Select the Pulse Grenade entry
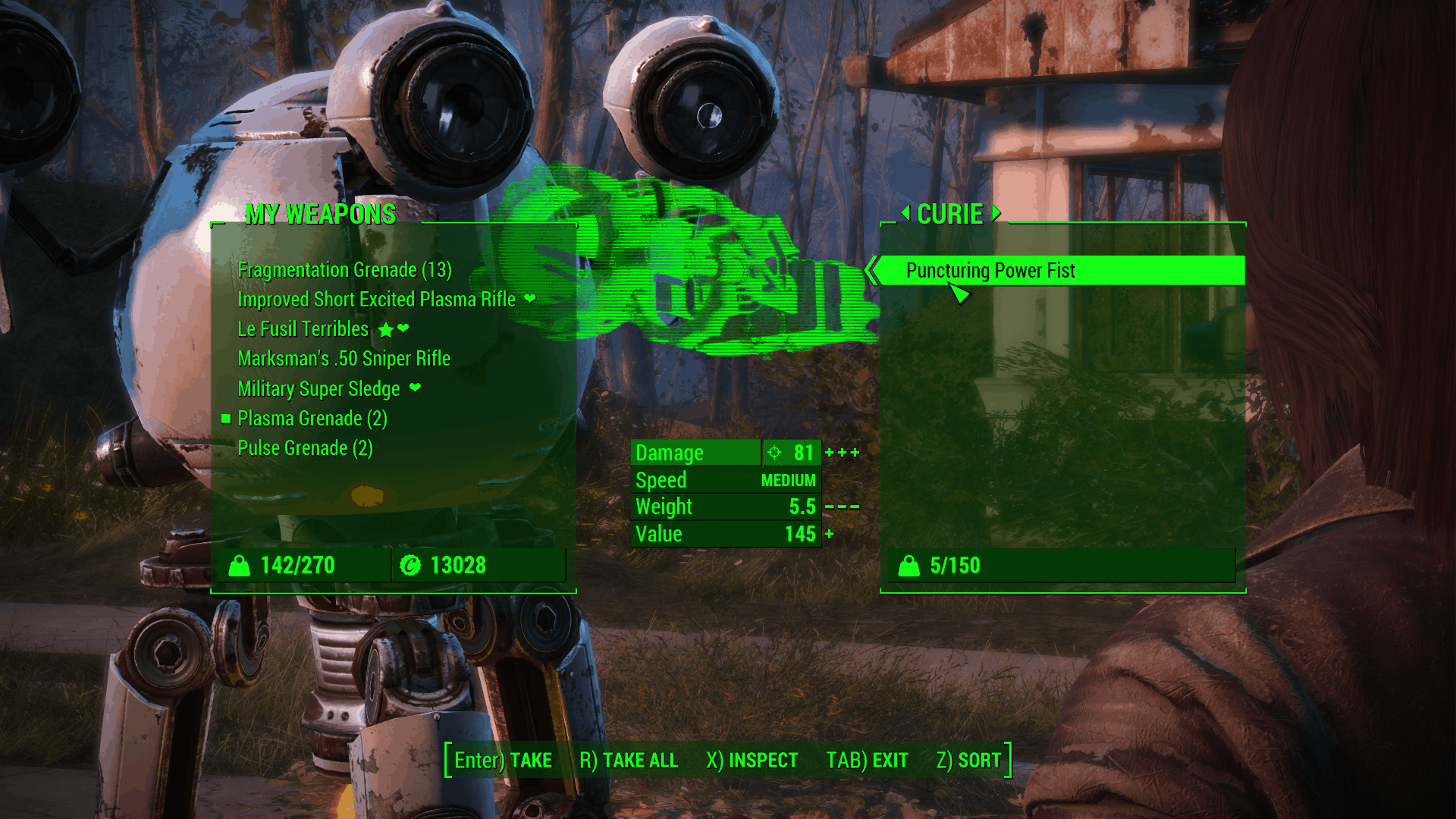Screen dimensions: 1456x819 coord(305,448)
